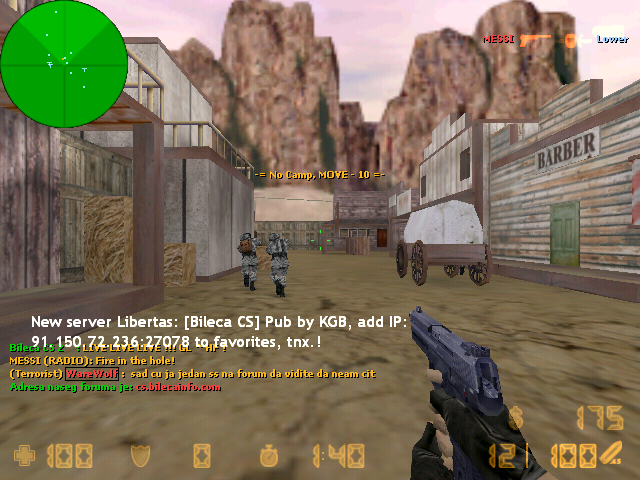The height and width of the screenshot is (480, 640).
Task: Click the MESSI kill feed entry
Action: (497, 39)
